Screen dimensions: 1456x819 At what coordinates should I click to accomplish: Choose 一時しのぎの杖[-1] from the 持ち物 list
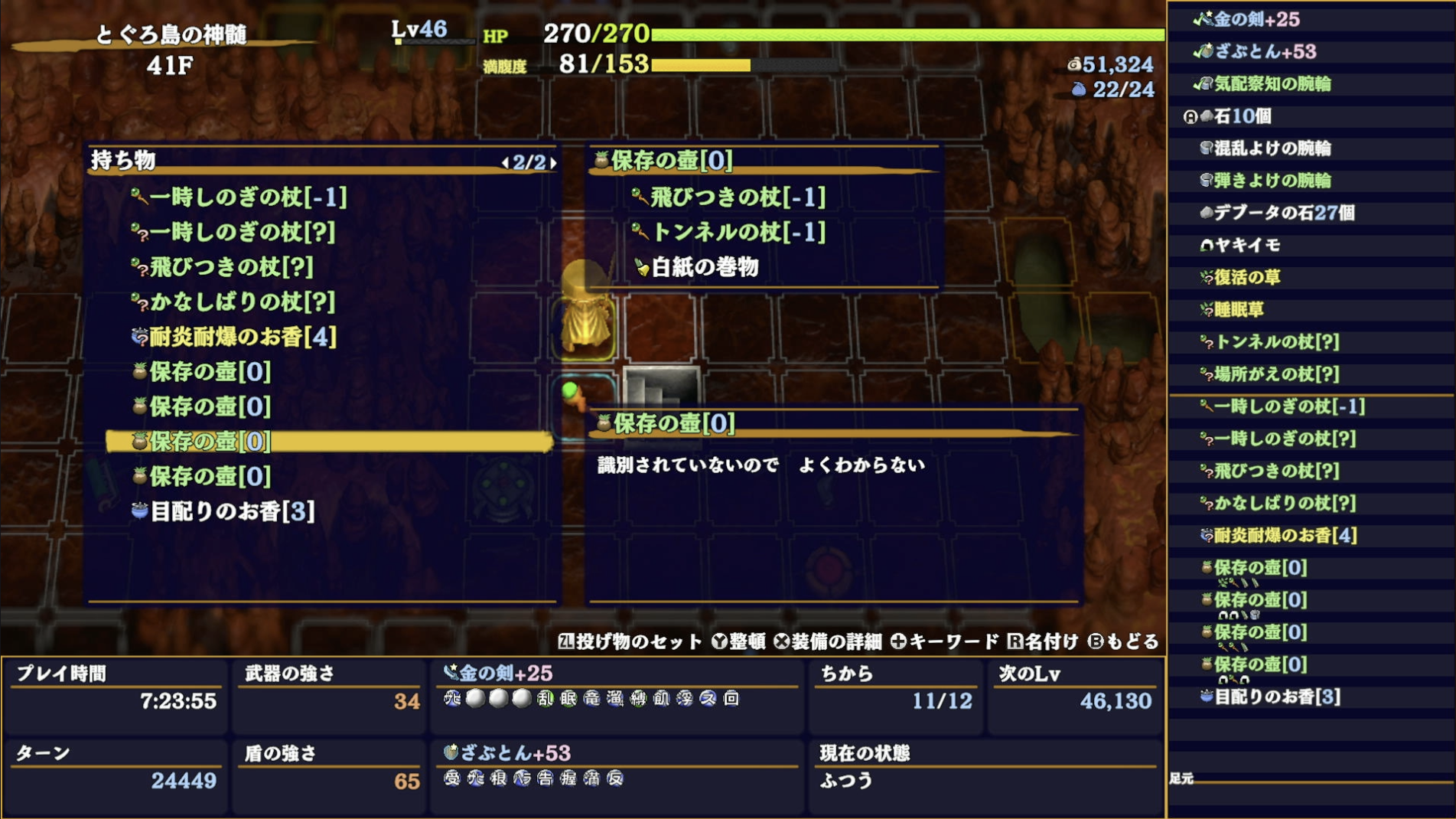pos(237,197)
